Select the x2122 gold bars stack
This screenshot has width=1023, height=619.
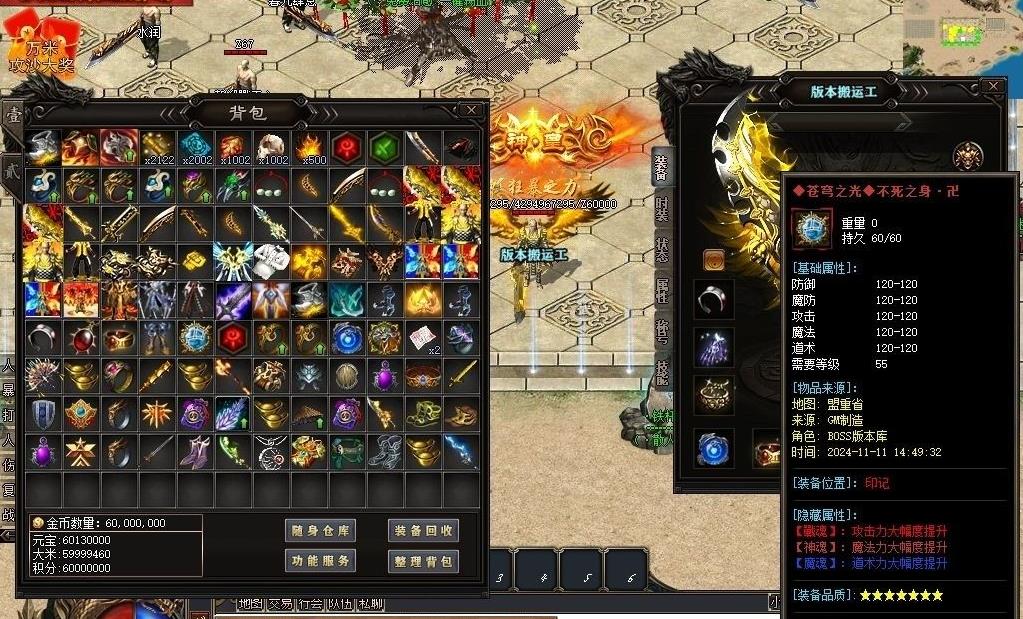point(158,148)
